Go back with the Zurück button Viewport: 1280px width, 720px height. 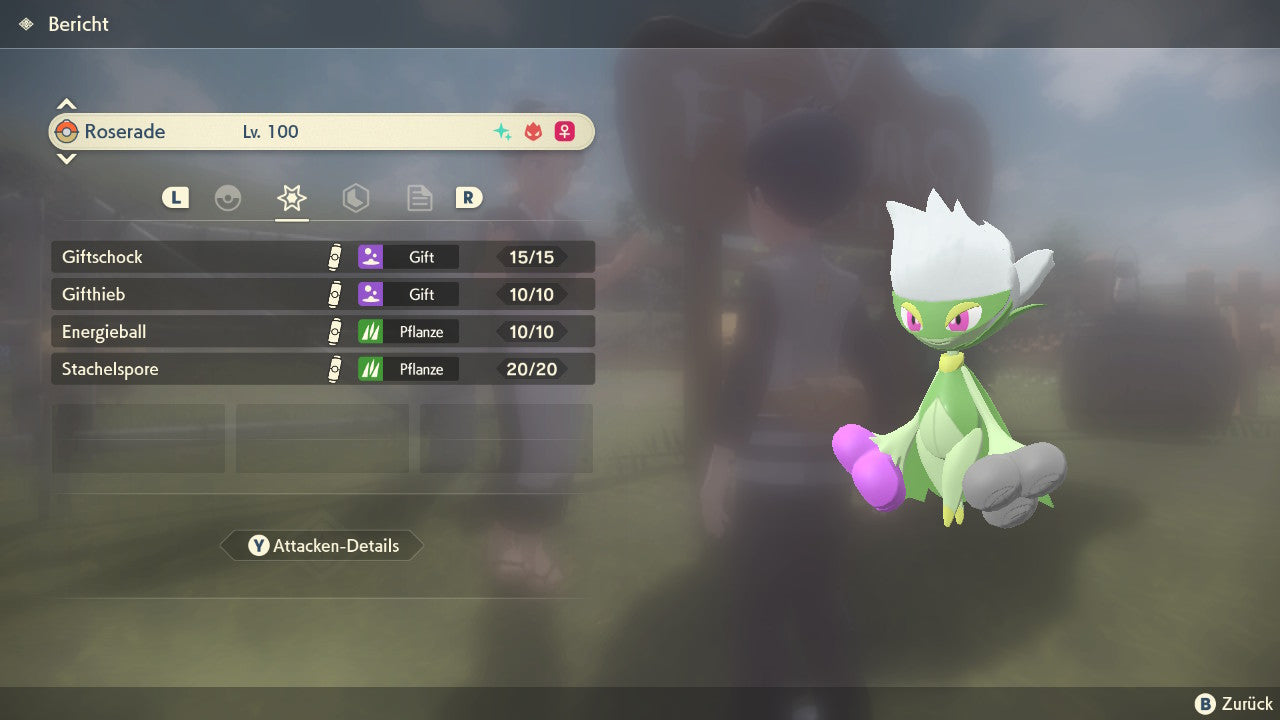click(1233, 704)
